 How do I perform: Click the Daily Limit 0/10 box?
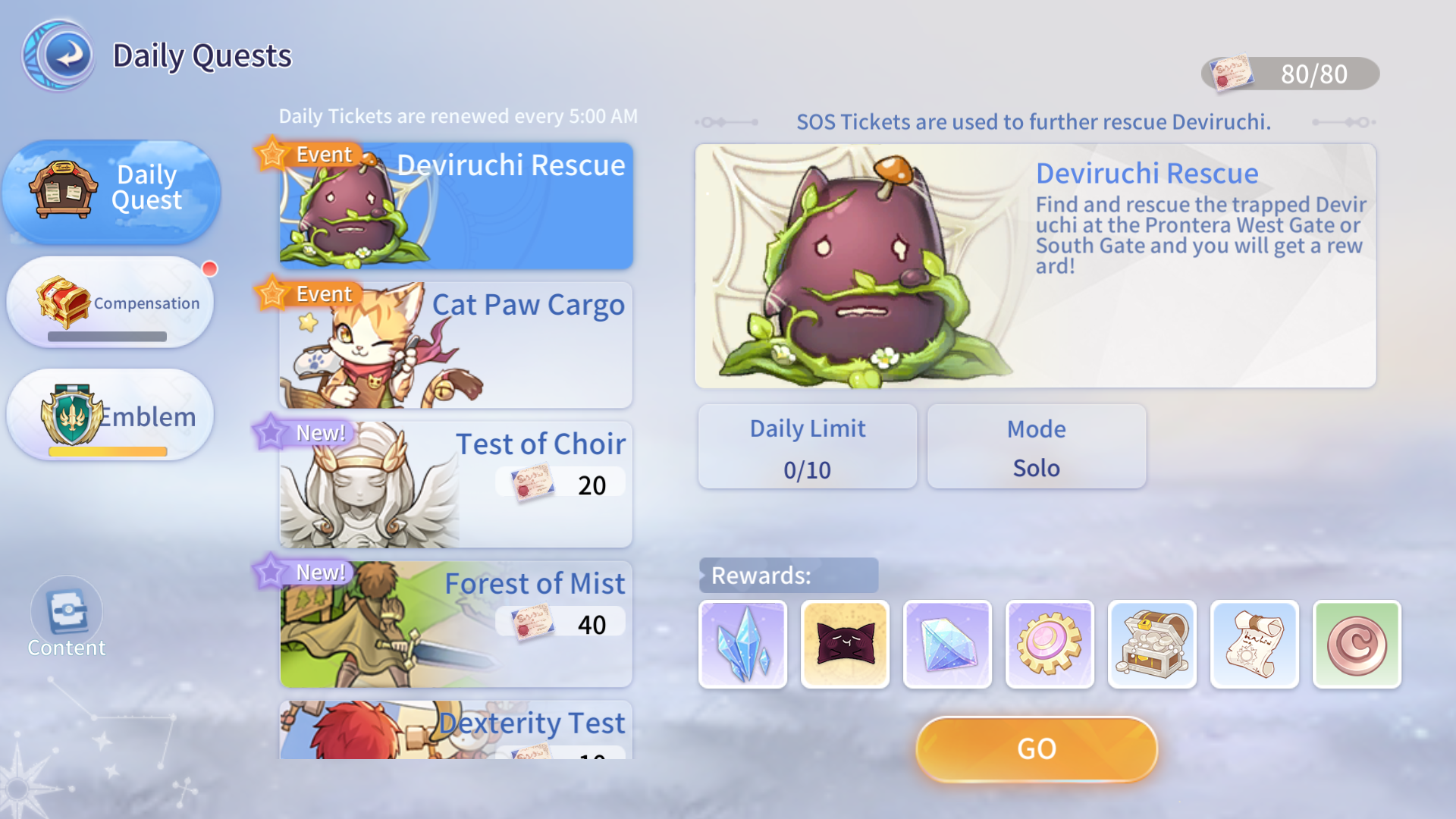[808, 447]
